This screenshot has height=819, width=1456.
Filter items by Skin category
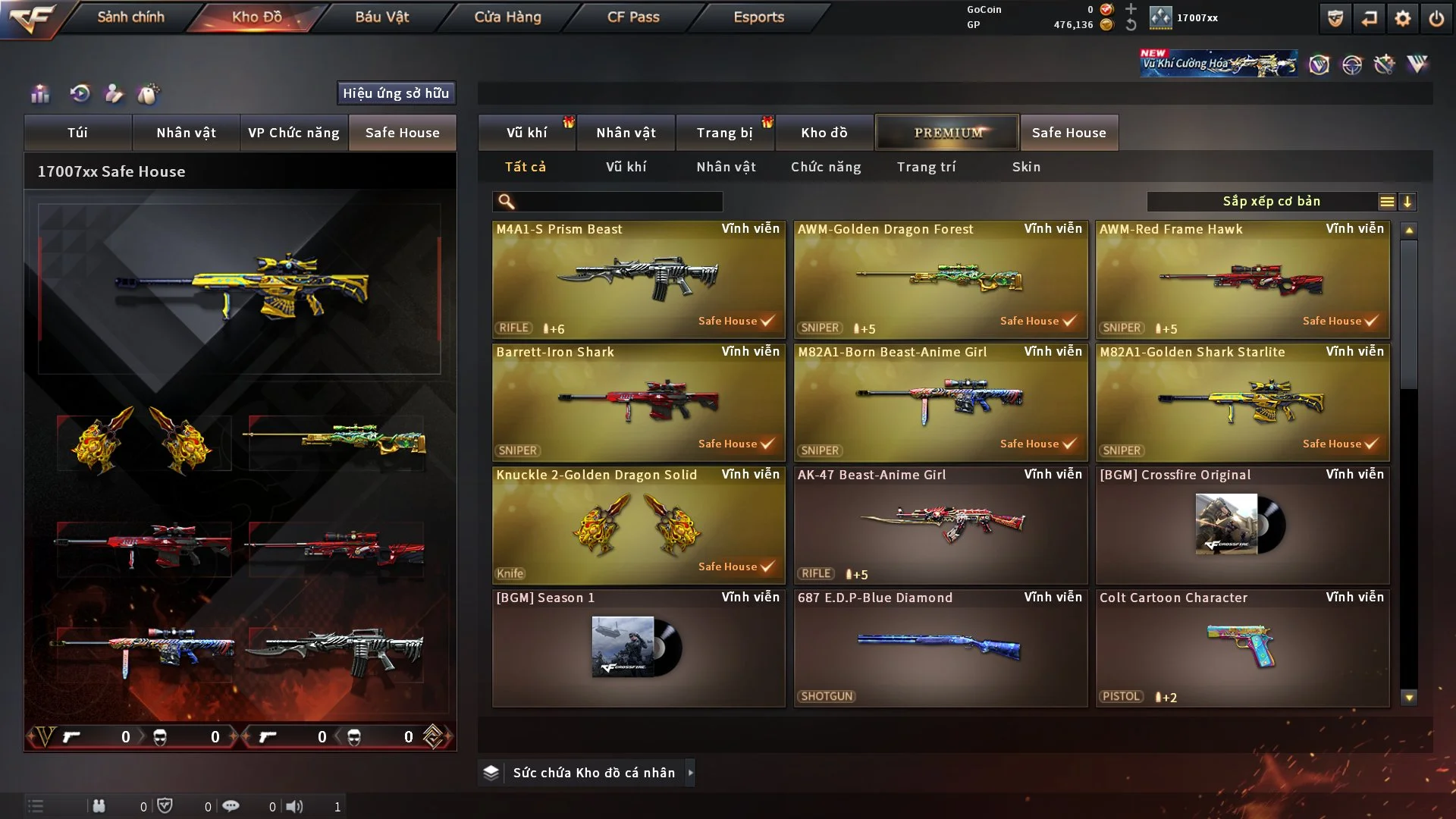tap(1026, 167)
